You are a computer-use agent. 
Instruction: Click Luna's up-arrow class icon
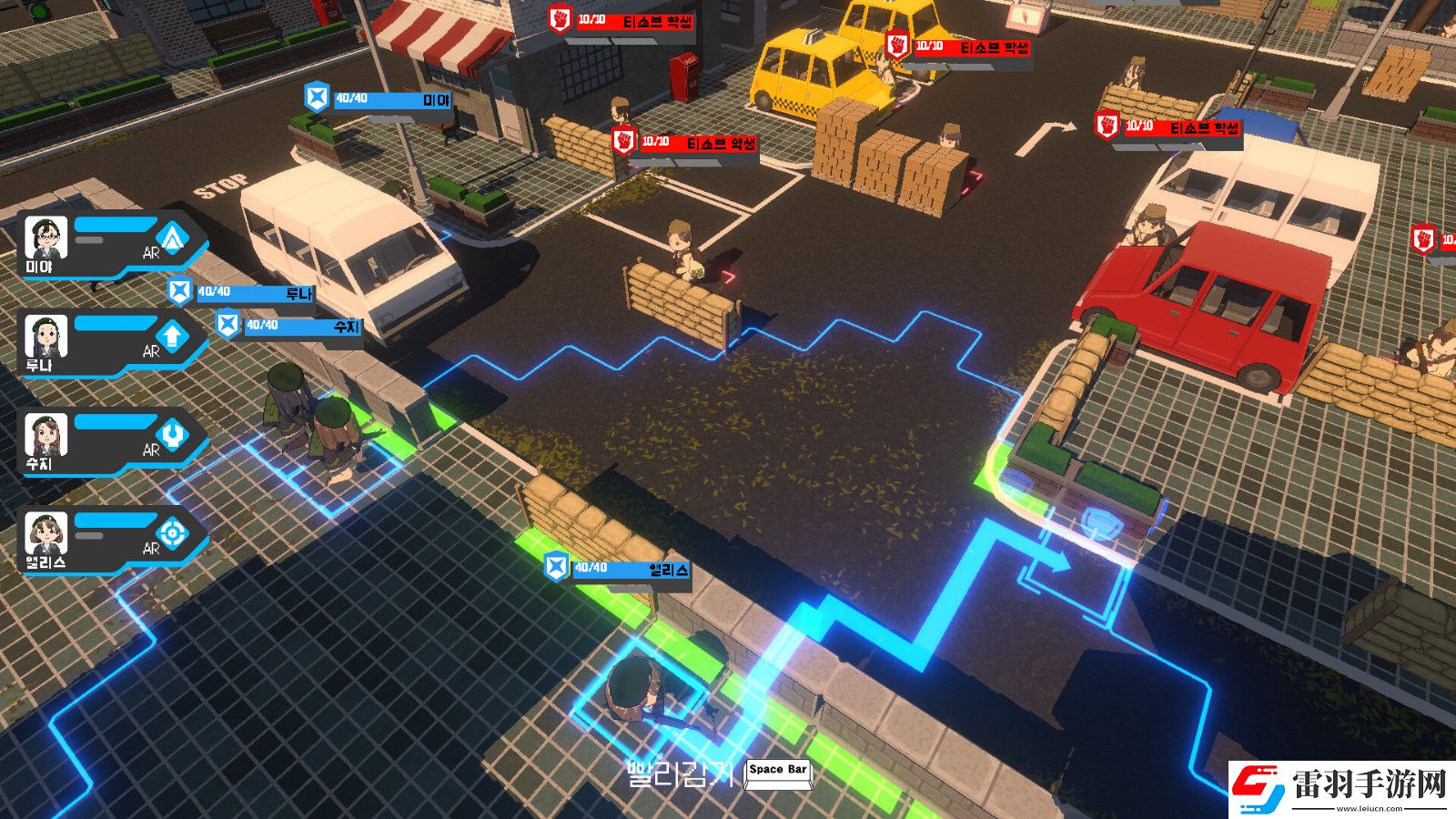click(172, 337)
